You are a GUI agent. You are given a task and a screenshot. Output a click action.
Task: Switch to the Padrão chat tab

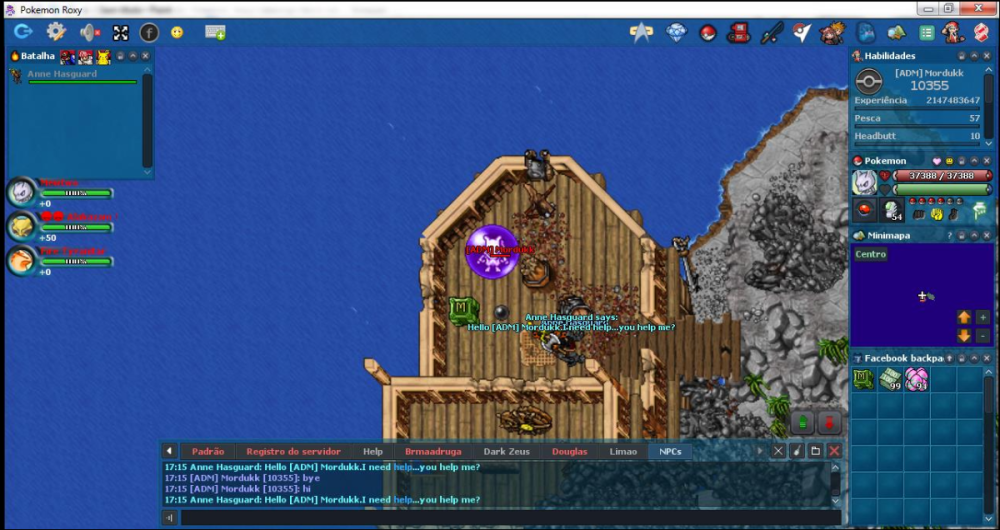(x=207, y=451)
